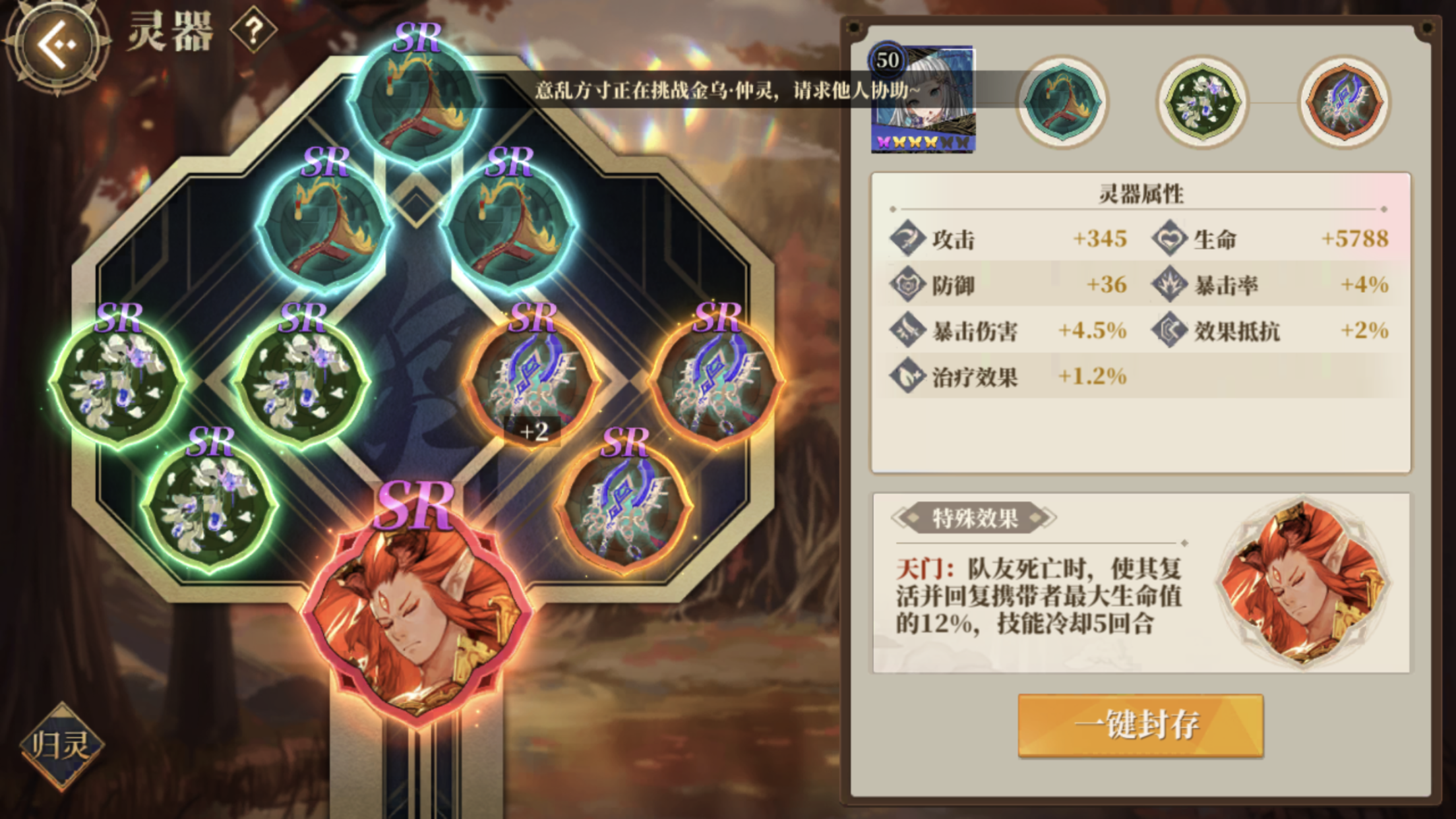Click the 攻击 attack attribute icon
The width and height of the screenshot is (1456, 819).
coord(909,239)
